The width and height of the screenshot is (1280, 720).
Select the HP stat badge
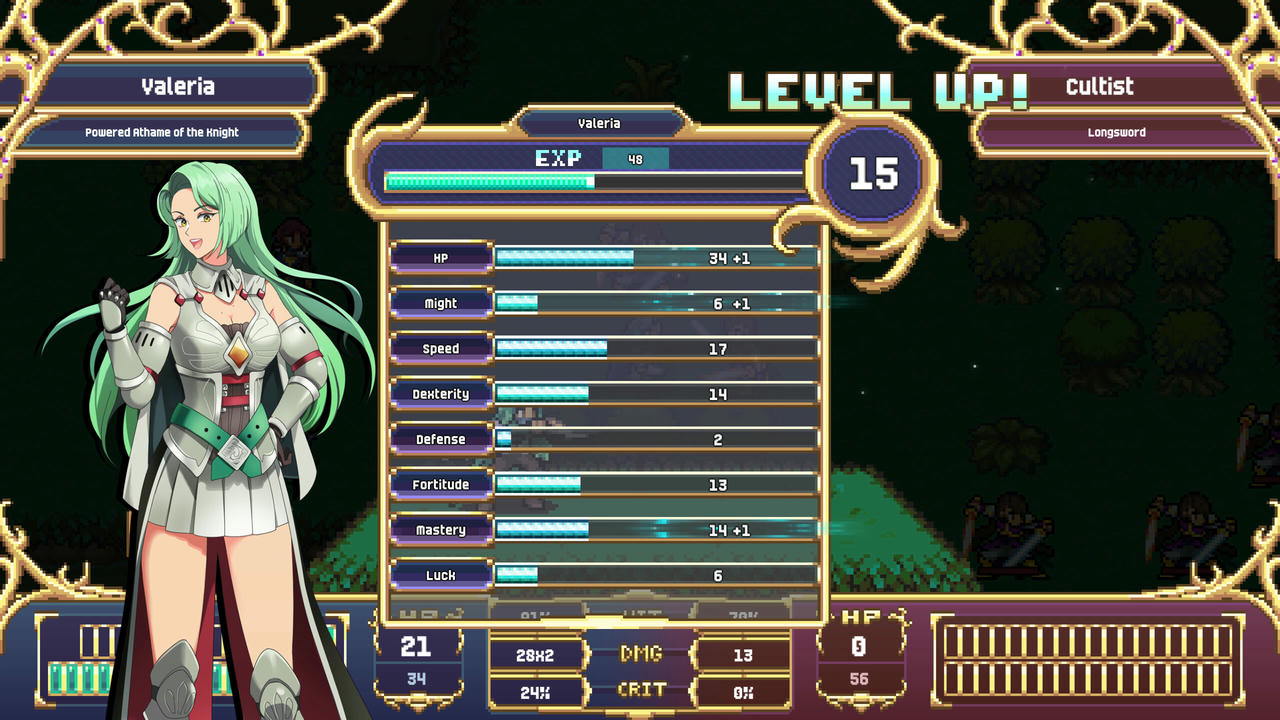tap(440, 257)
